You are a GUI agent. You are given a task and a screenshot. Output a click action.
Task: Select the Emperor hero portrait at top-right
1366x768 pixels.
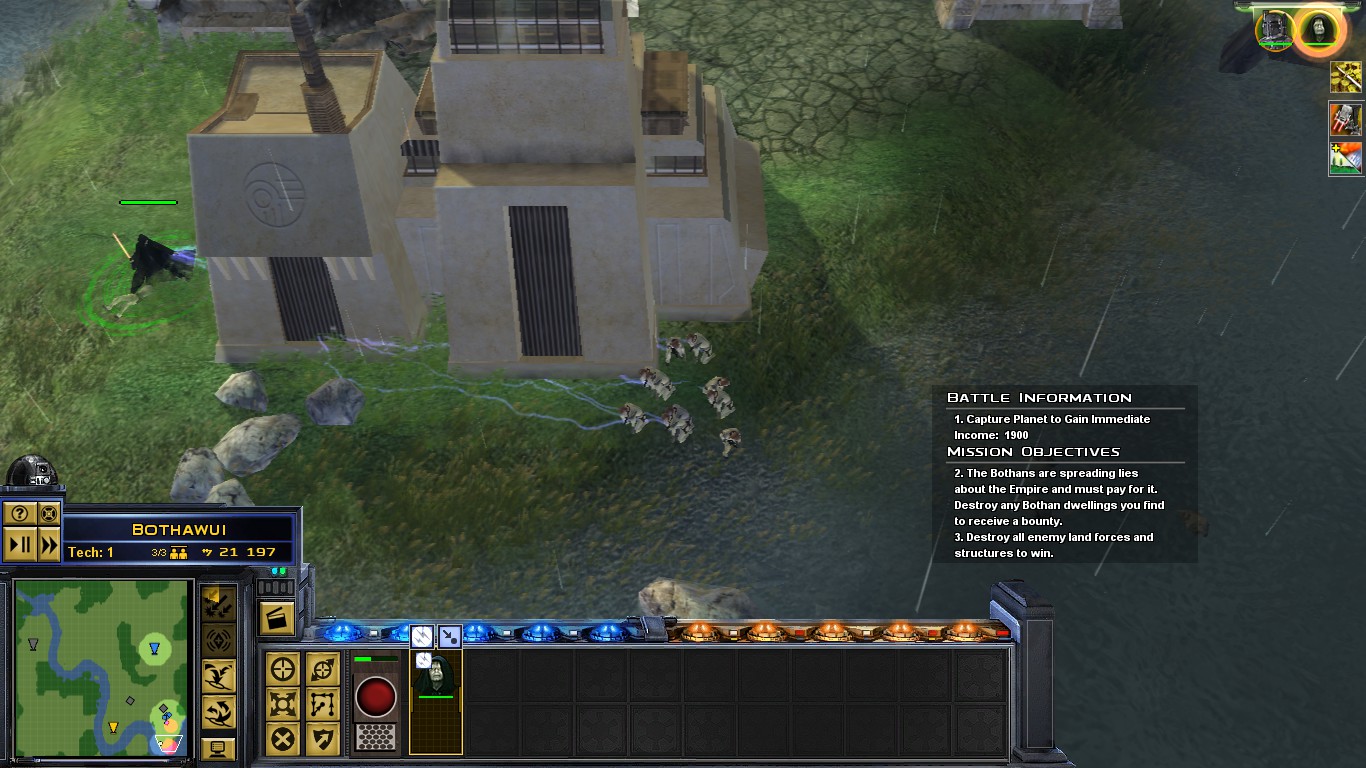1318,28
